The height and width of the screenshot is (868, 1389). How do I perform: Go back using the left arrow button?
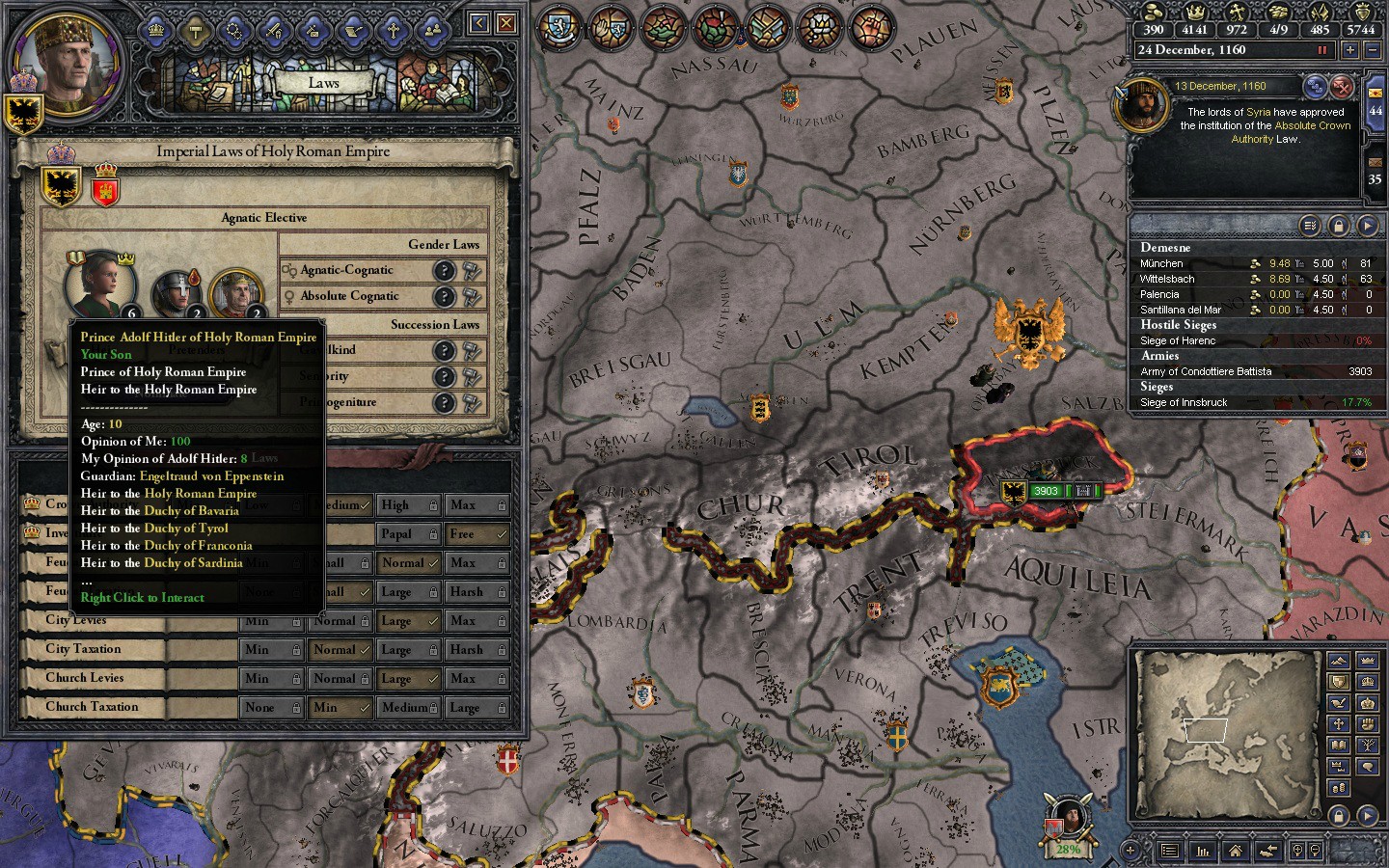pos(478,23)
